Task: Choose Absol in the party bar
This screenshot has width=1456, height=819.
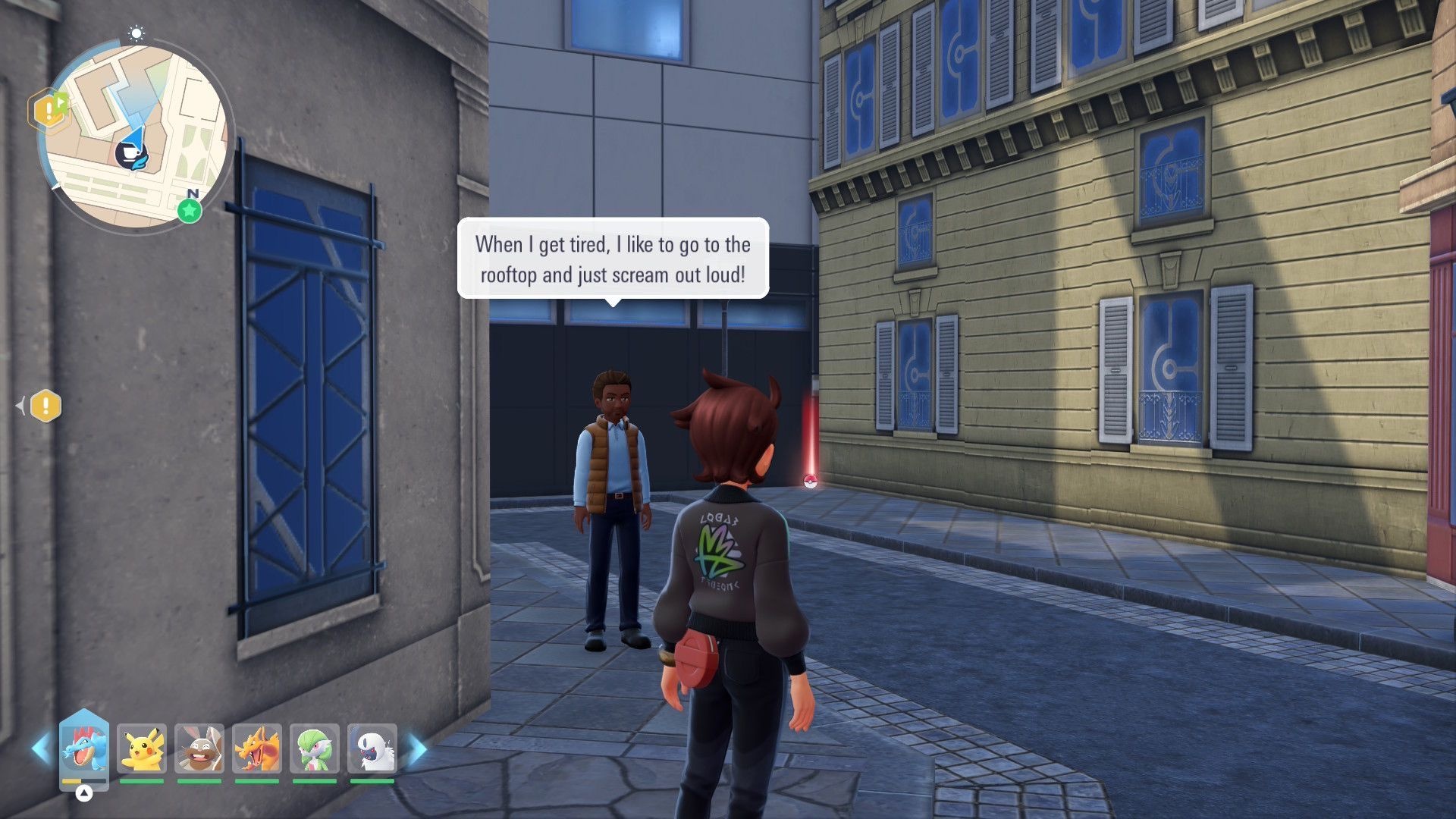Action: click(x=372, y=749)
